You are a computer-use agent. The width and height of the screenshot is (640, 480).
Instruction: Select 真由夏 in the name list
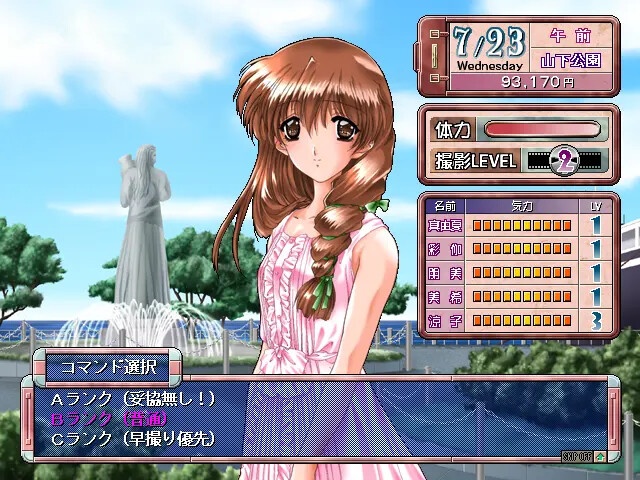tap(443, 226)
